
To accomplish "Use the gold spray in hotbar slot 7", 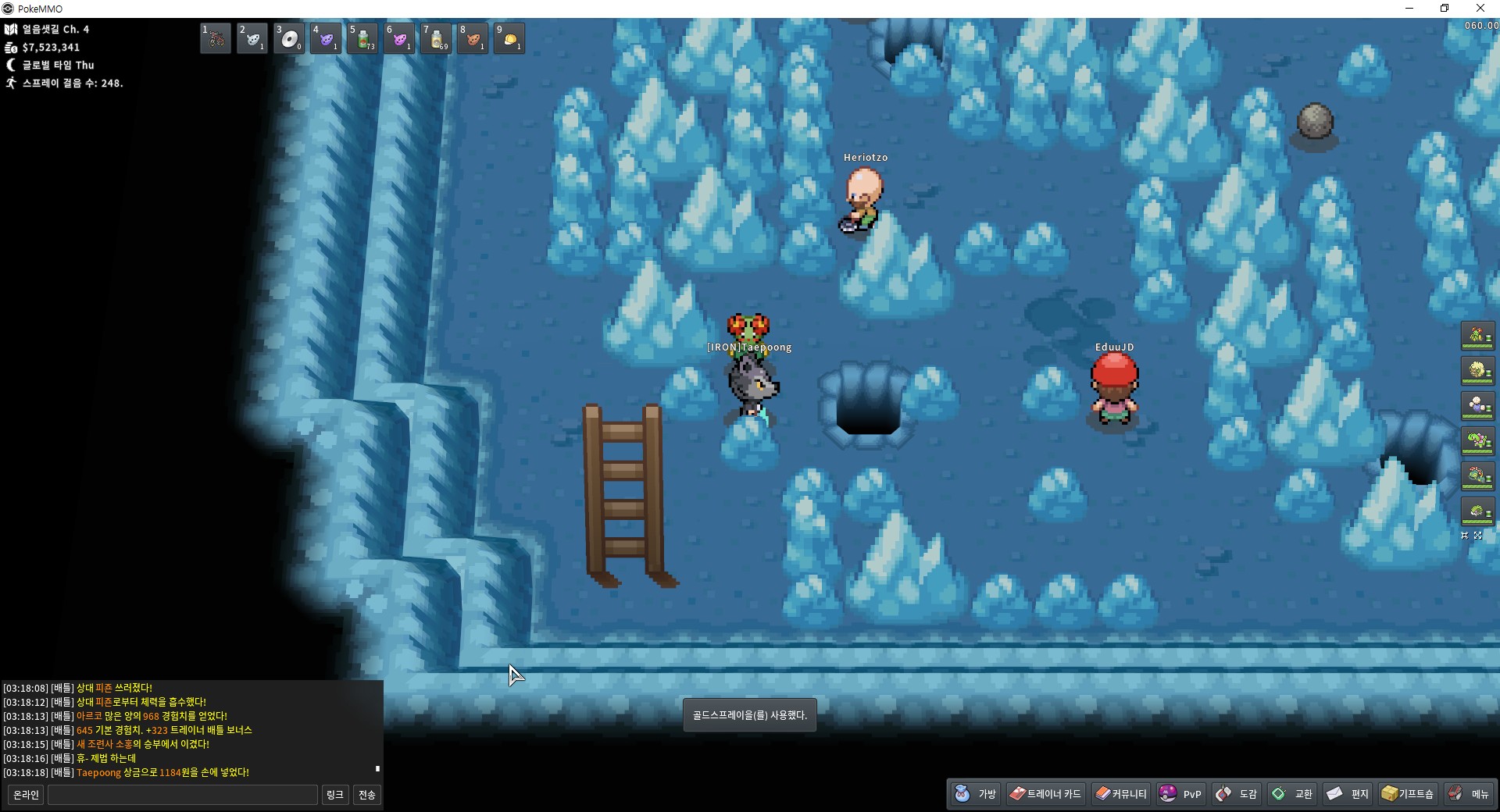I will [x=436, y=38].
